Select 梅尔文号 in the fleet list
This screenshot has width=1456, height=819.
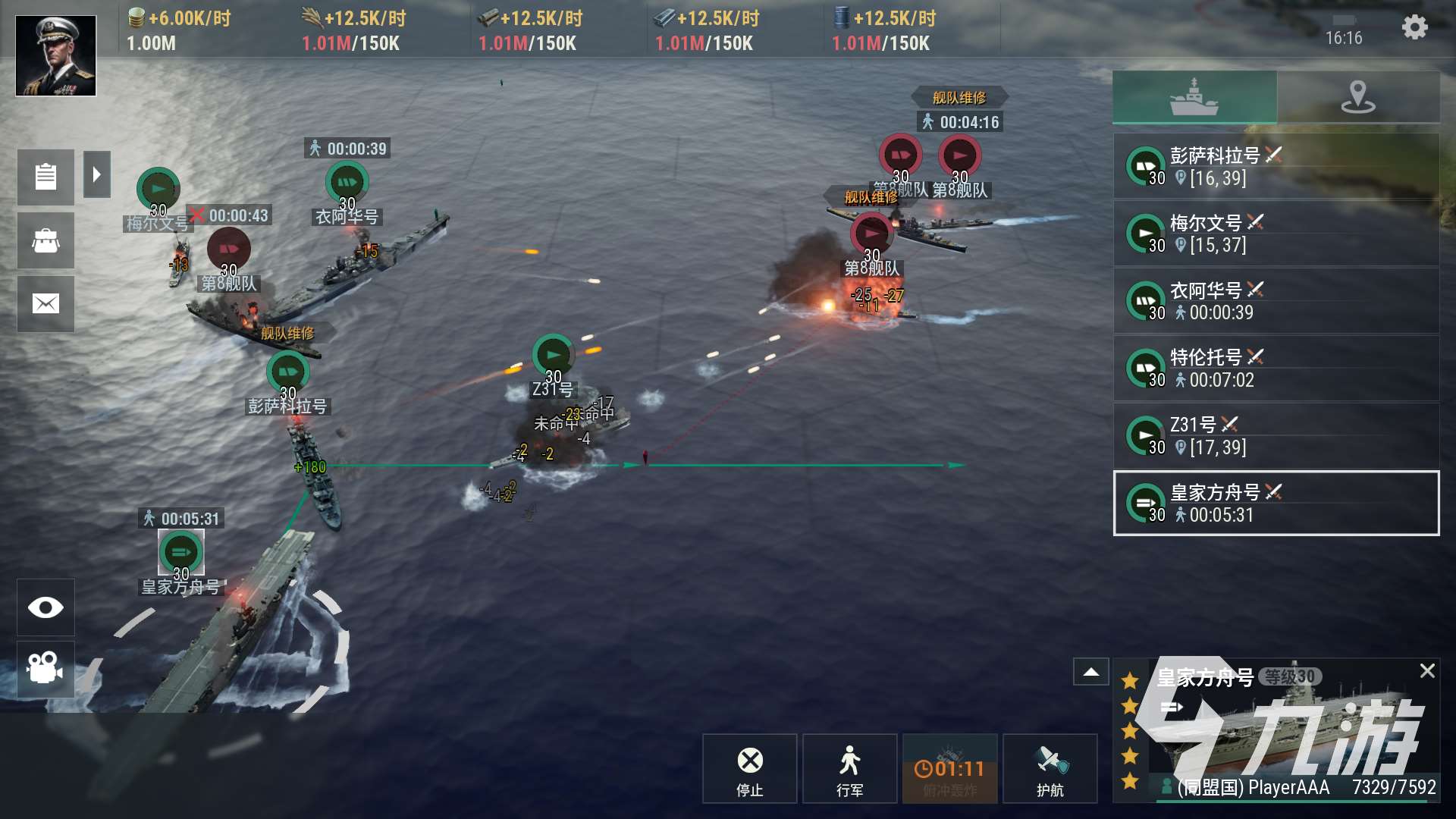coord(1276,234)
